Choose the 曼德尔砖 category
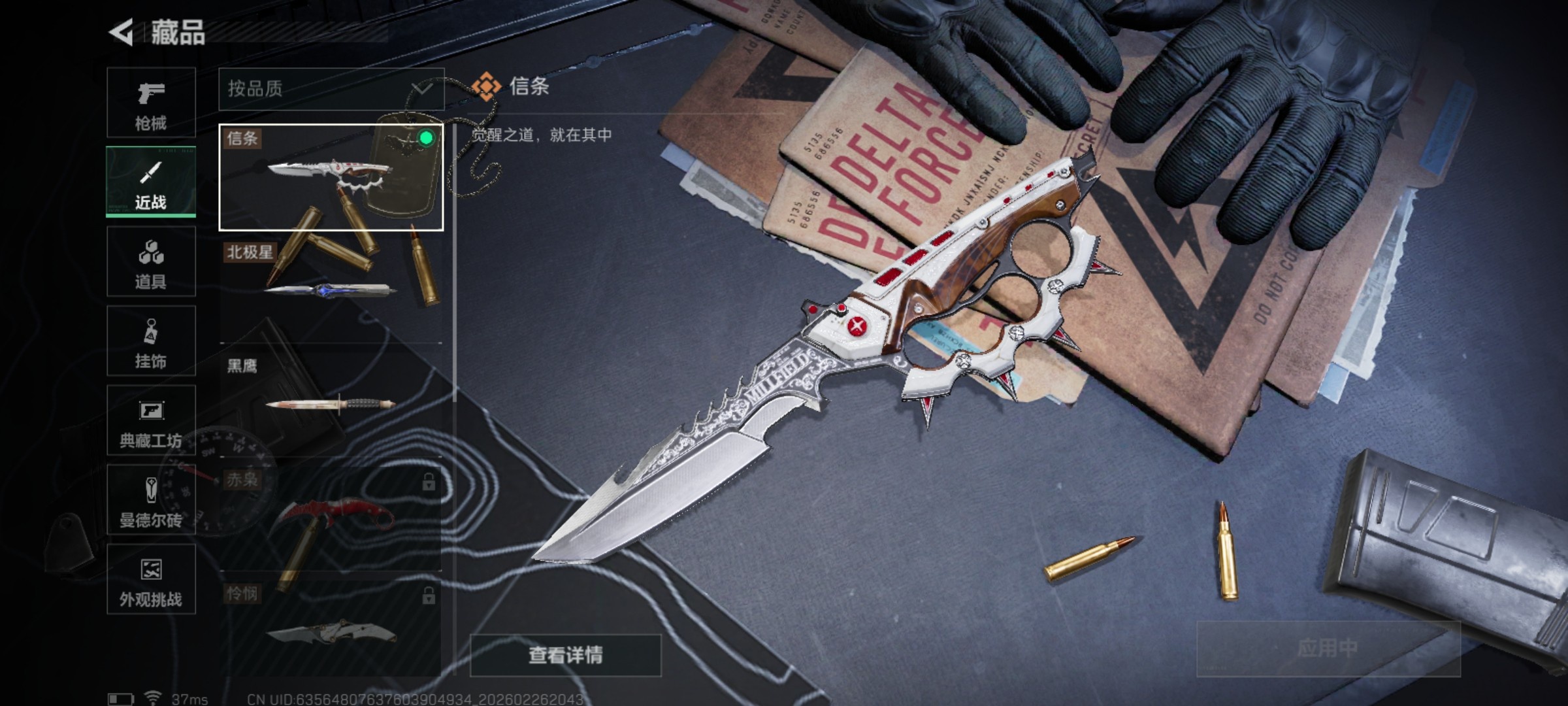 point(151,500)
